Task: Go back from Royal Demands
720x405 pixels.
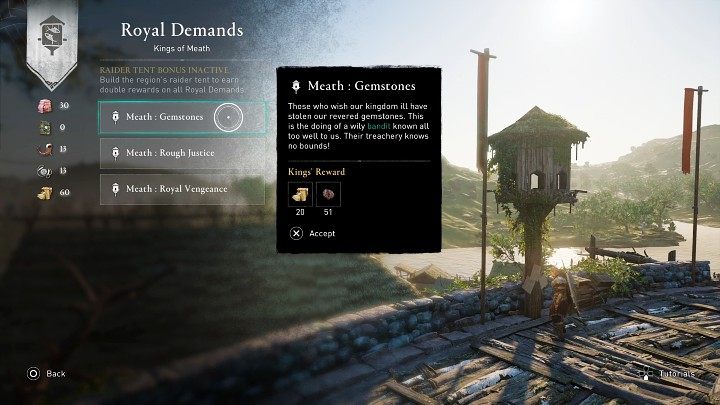Action: (46, 373)
